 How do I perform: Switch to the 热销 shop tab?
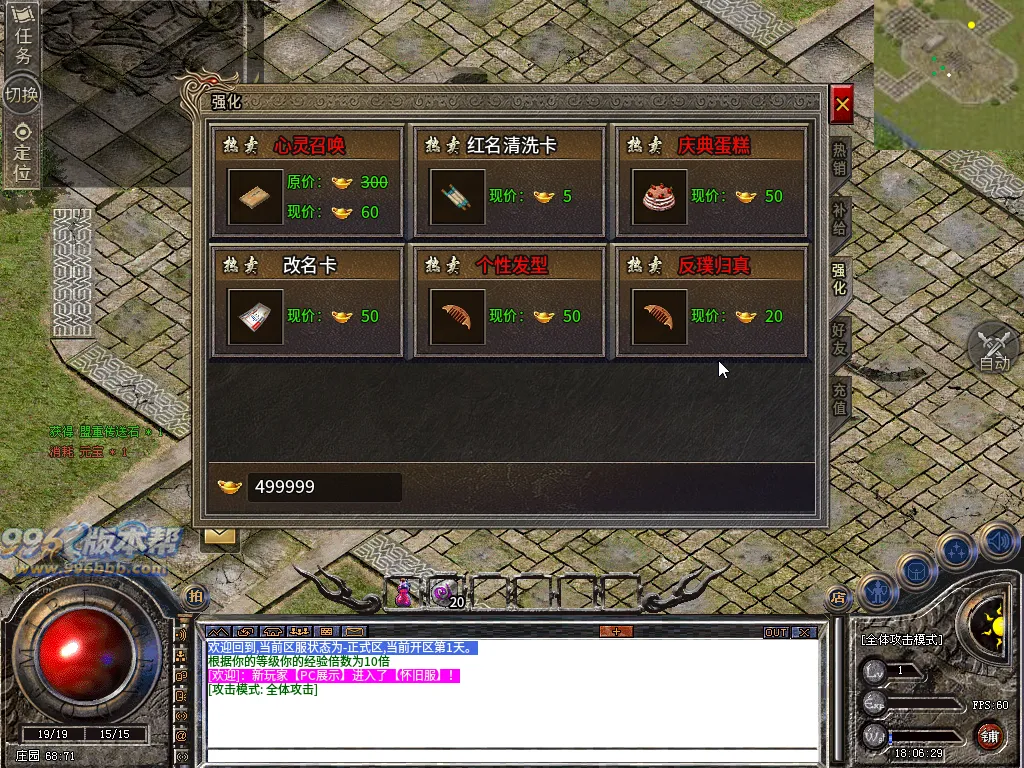click(840, 158)
